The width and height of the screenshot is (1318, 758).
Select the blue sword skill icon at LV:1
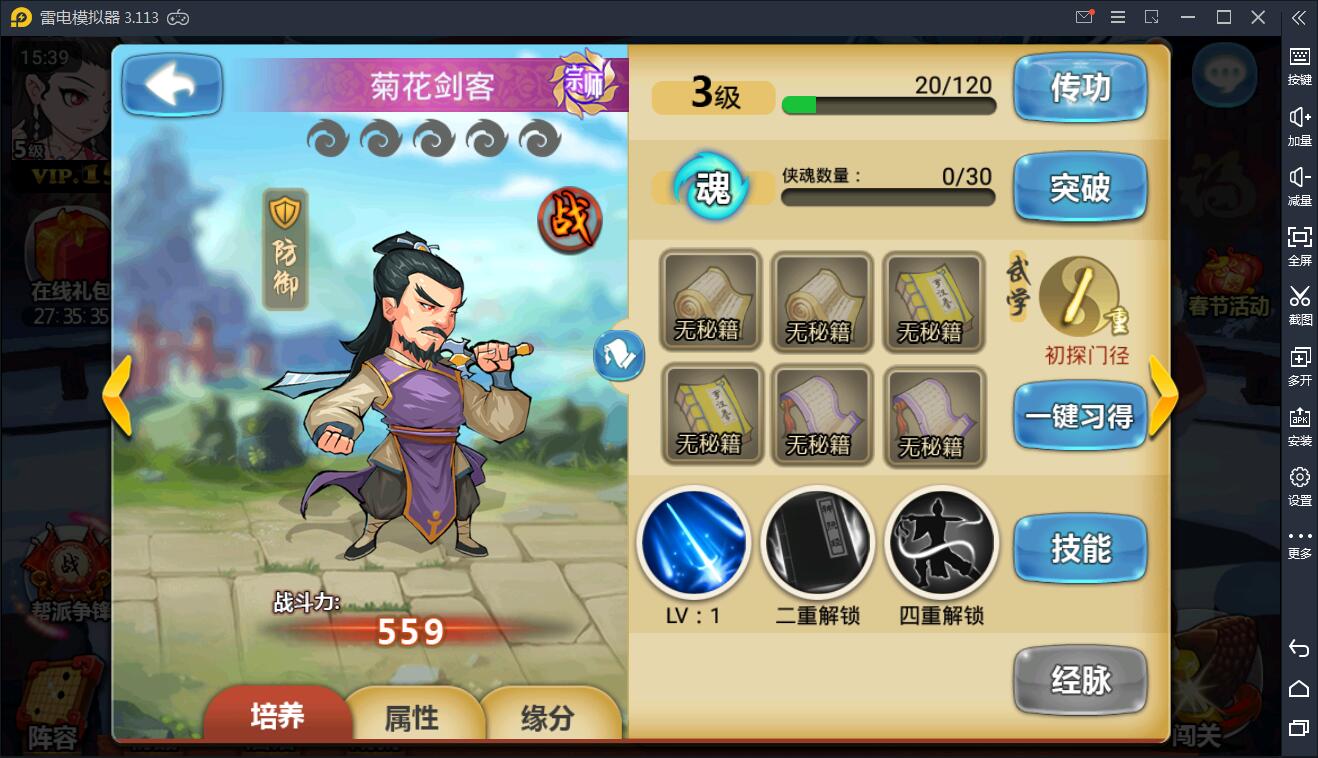(694, 541)
